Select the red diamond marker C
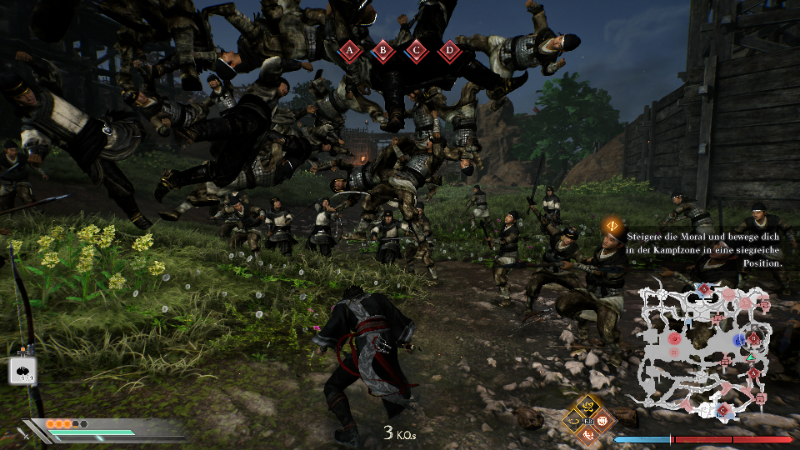 pos(416,49)
